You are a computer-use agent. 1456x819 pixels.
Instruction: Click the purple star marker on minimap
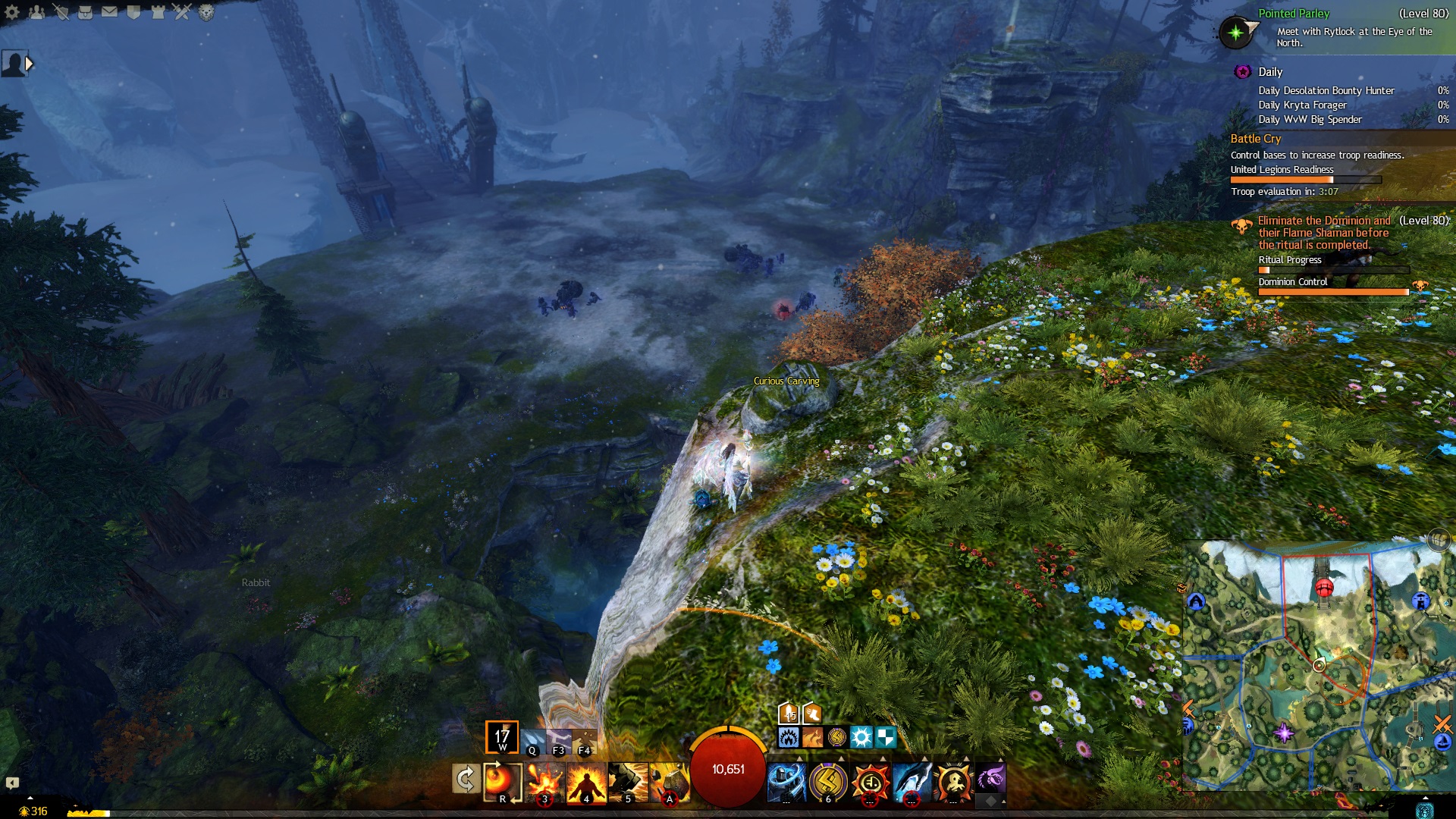click(x=1284, y=733)
